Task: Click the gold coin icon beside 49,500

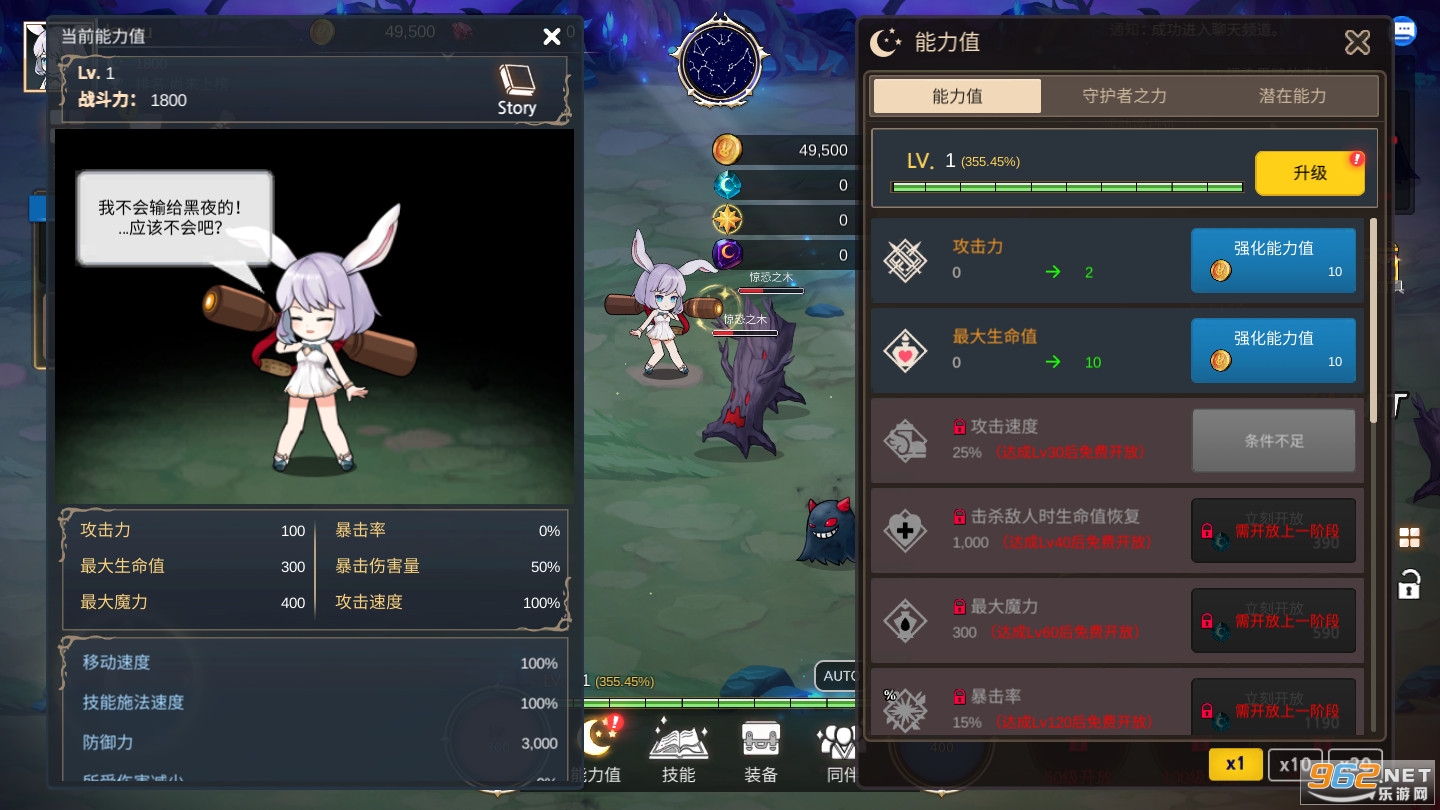Action: pos(727,149)
